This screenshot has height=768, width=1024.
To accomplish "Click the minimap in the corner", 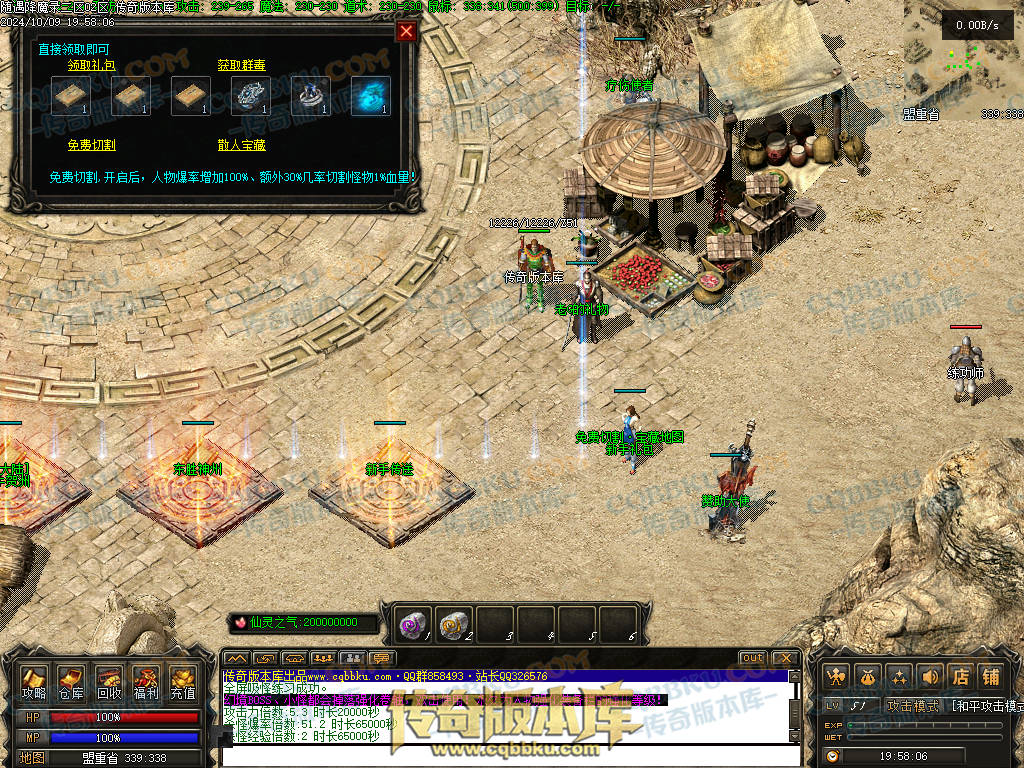I will click(963, 58).
